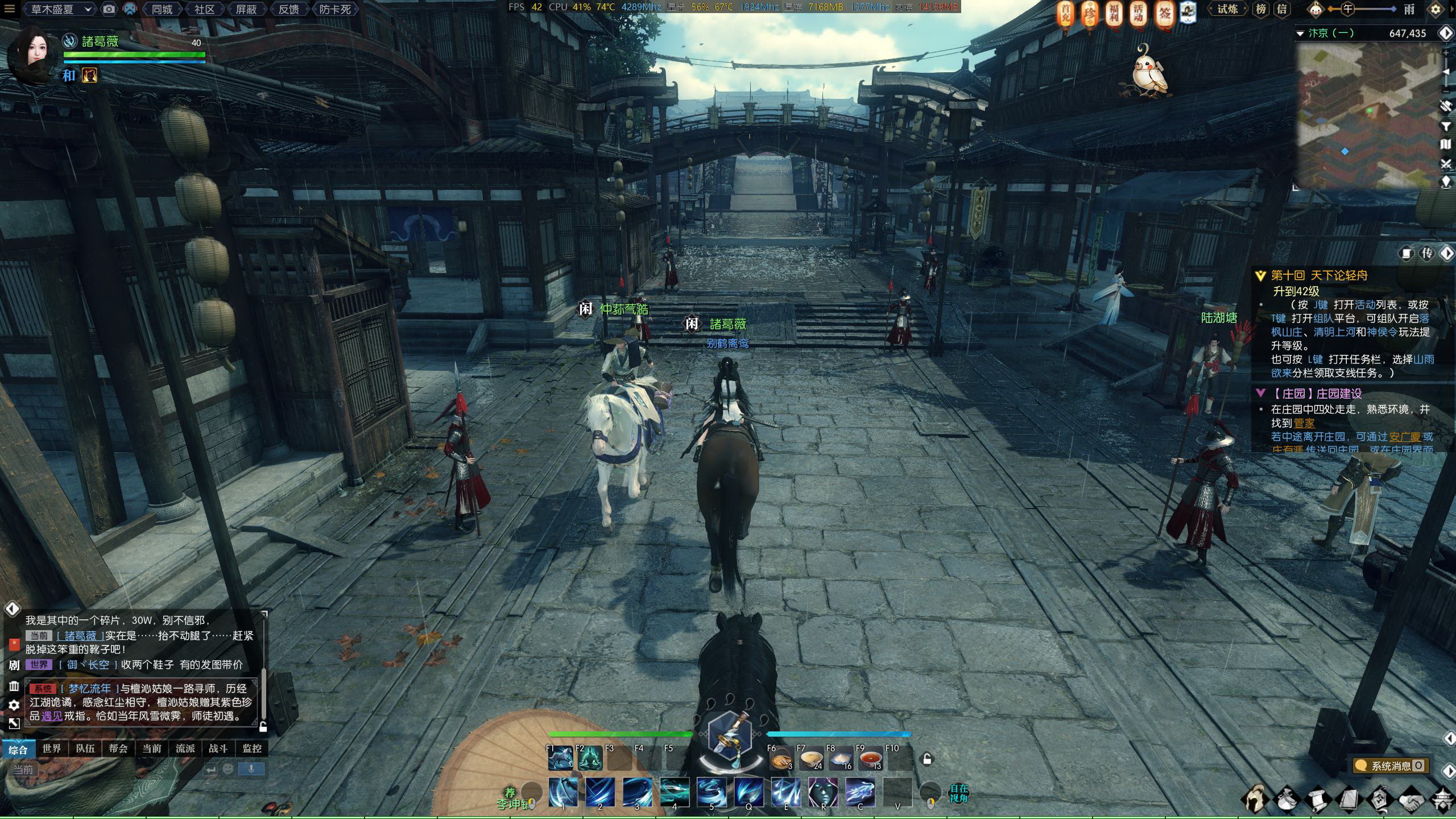The image size is (1456, 819).
Task: Use the horse mount skill in F1 slot
Action: click(x=561, y=758)
